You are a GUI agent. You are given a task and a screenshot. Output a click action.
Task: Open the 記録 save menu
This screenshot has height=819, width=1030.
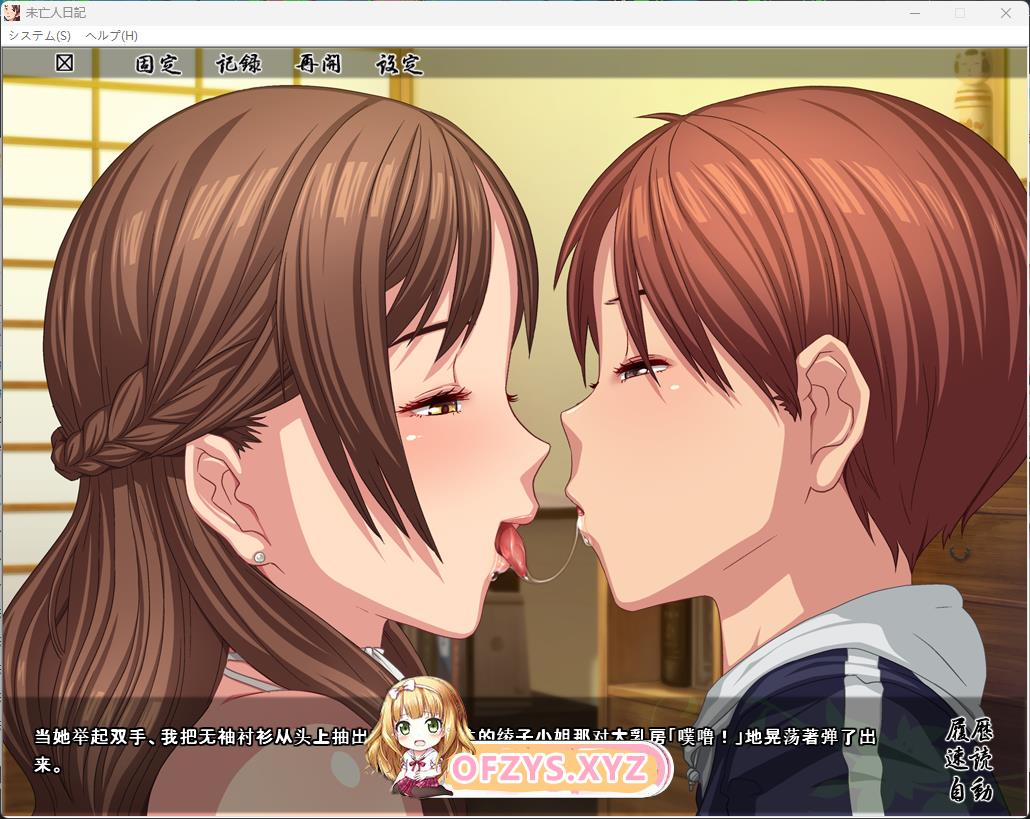[x=238, y=64]
